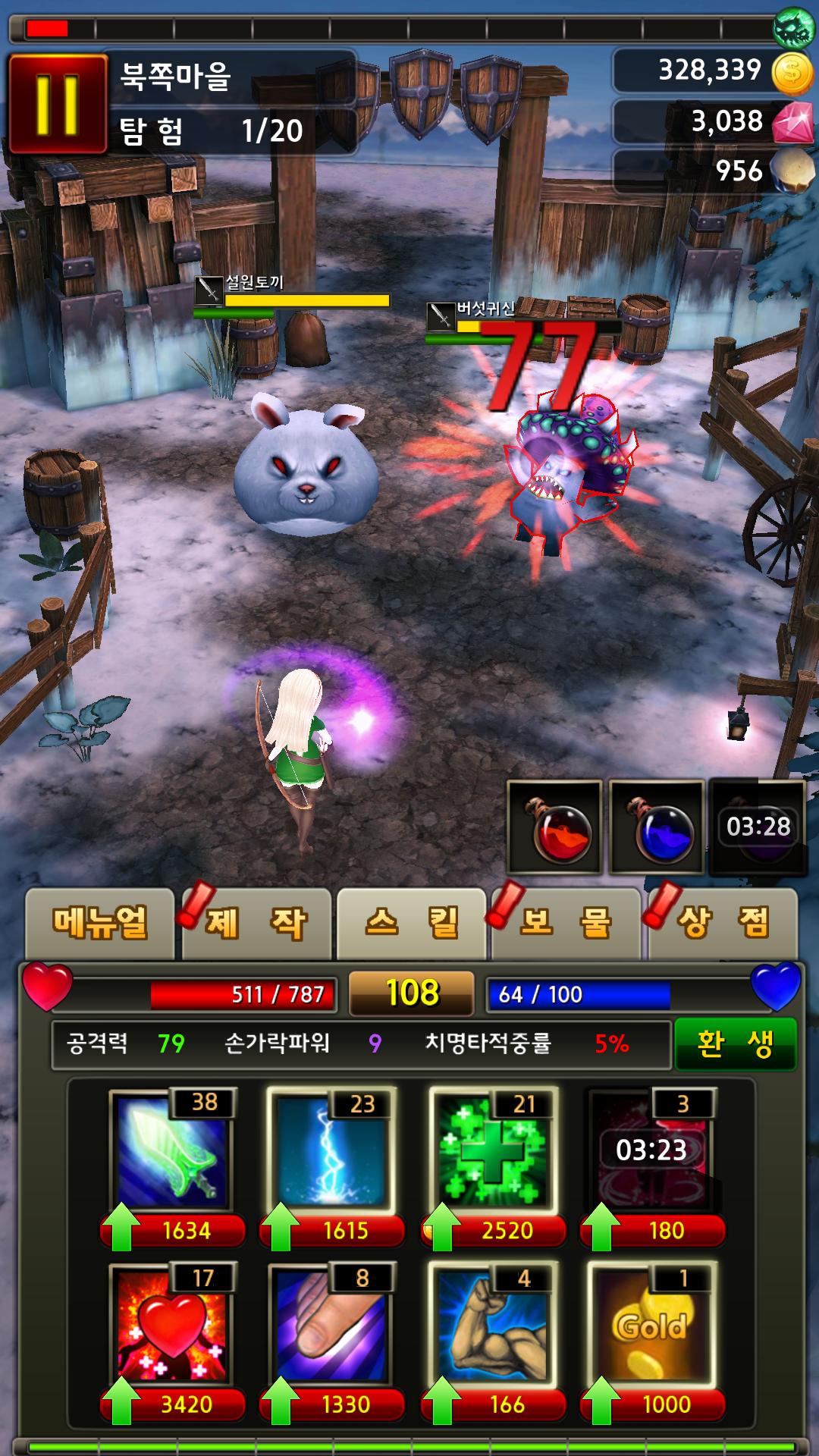Use the red health potion

click(x=555, y=827)
